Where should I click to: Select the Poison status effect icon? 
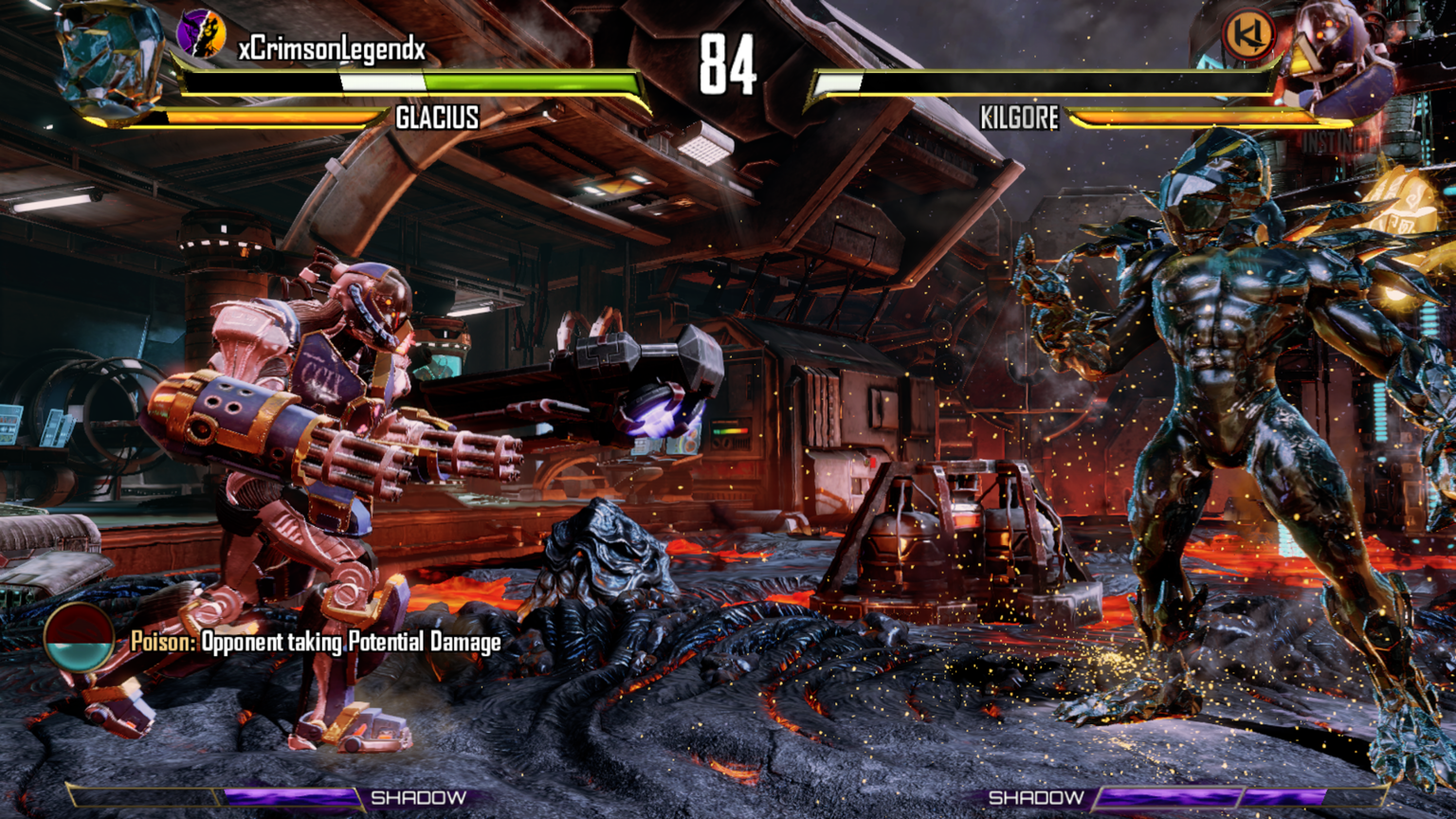click(79, 640)
